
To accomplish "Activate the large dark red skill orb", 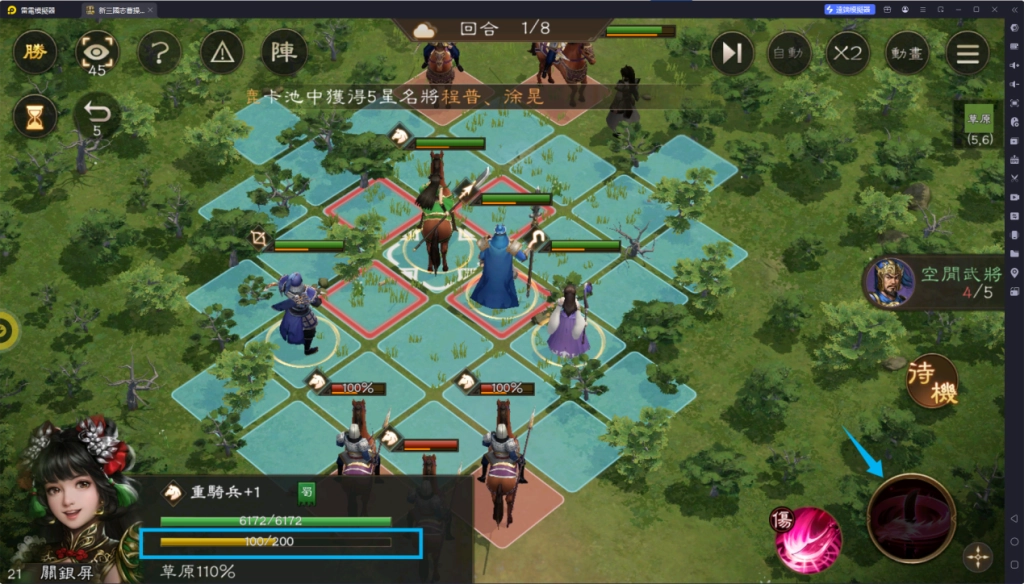I will [x=910, y=517].
